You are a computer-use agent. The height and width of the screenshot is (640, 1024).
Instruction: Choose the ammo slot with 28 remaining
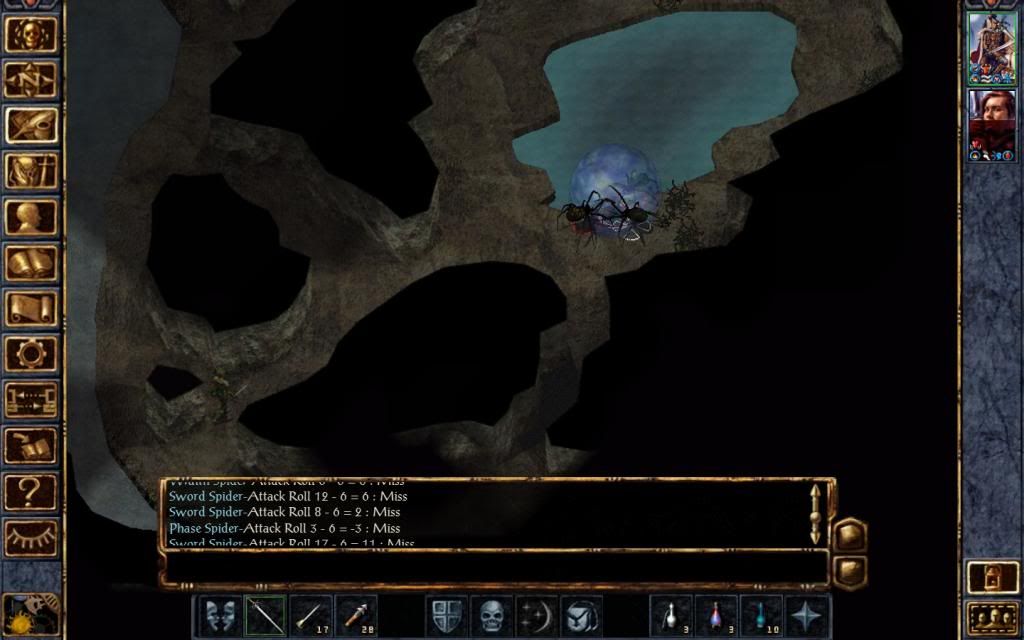click(x=356, y=615)
